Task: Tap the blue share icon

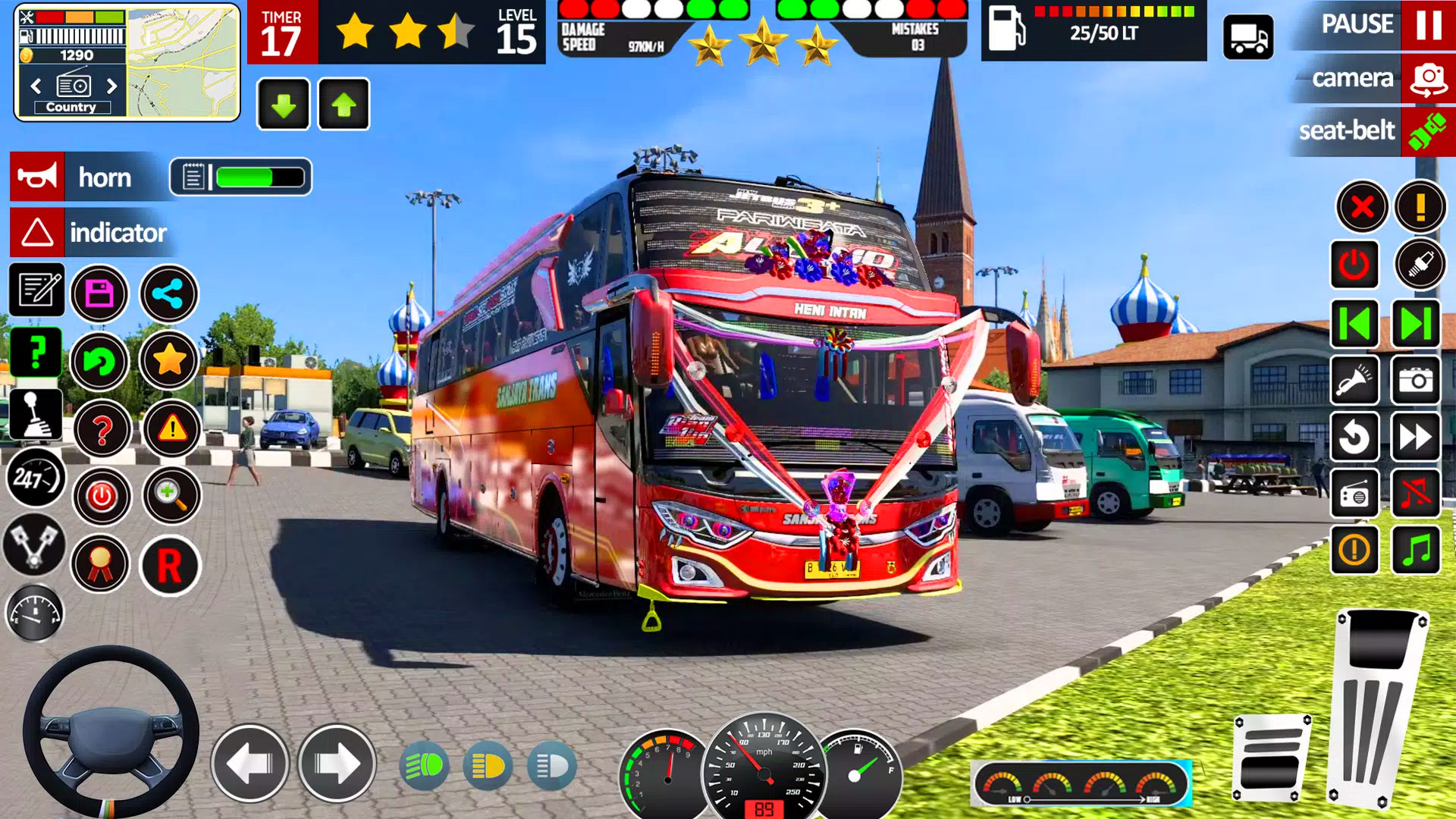Action: pos(168,293)
